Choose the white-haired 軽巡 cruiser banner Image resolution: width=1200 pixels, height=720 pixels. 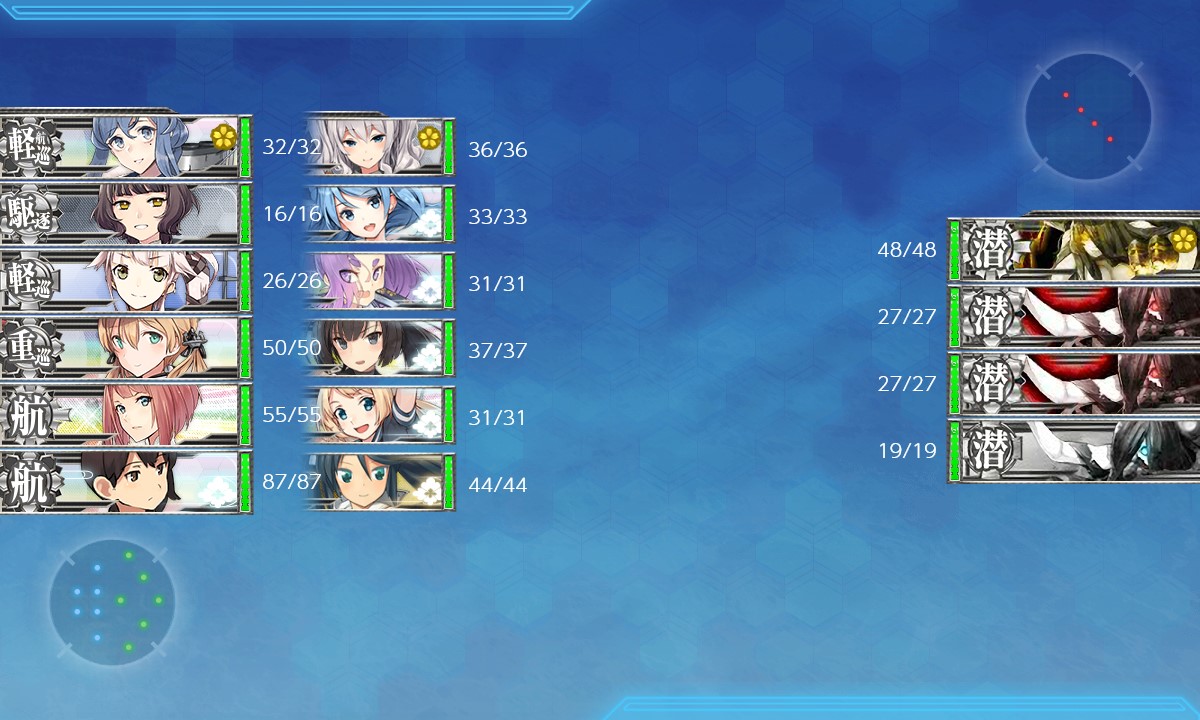125,281
